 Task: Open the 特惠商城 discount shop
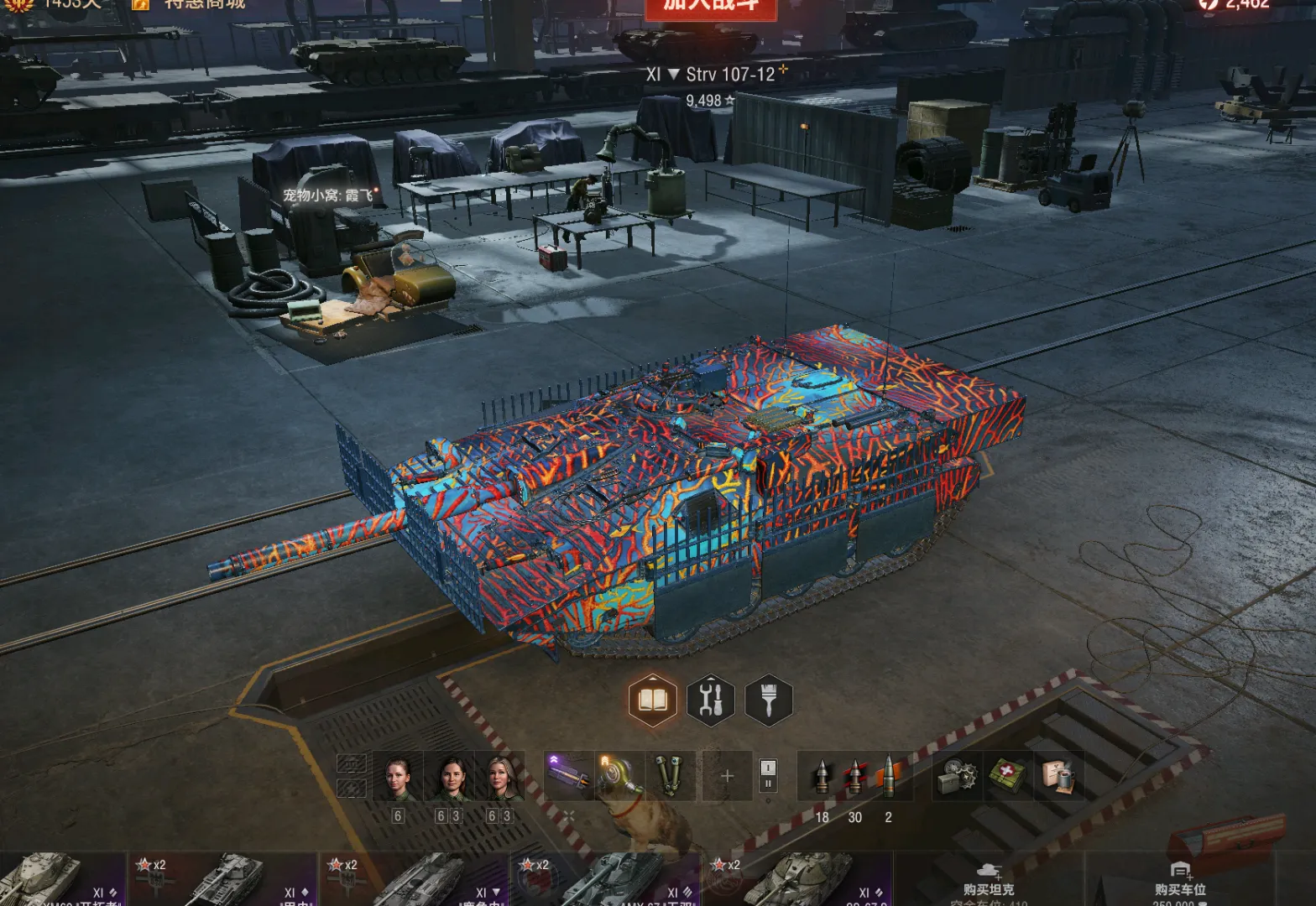(x=204, y=5)
